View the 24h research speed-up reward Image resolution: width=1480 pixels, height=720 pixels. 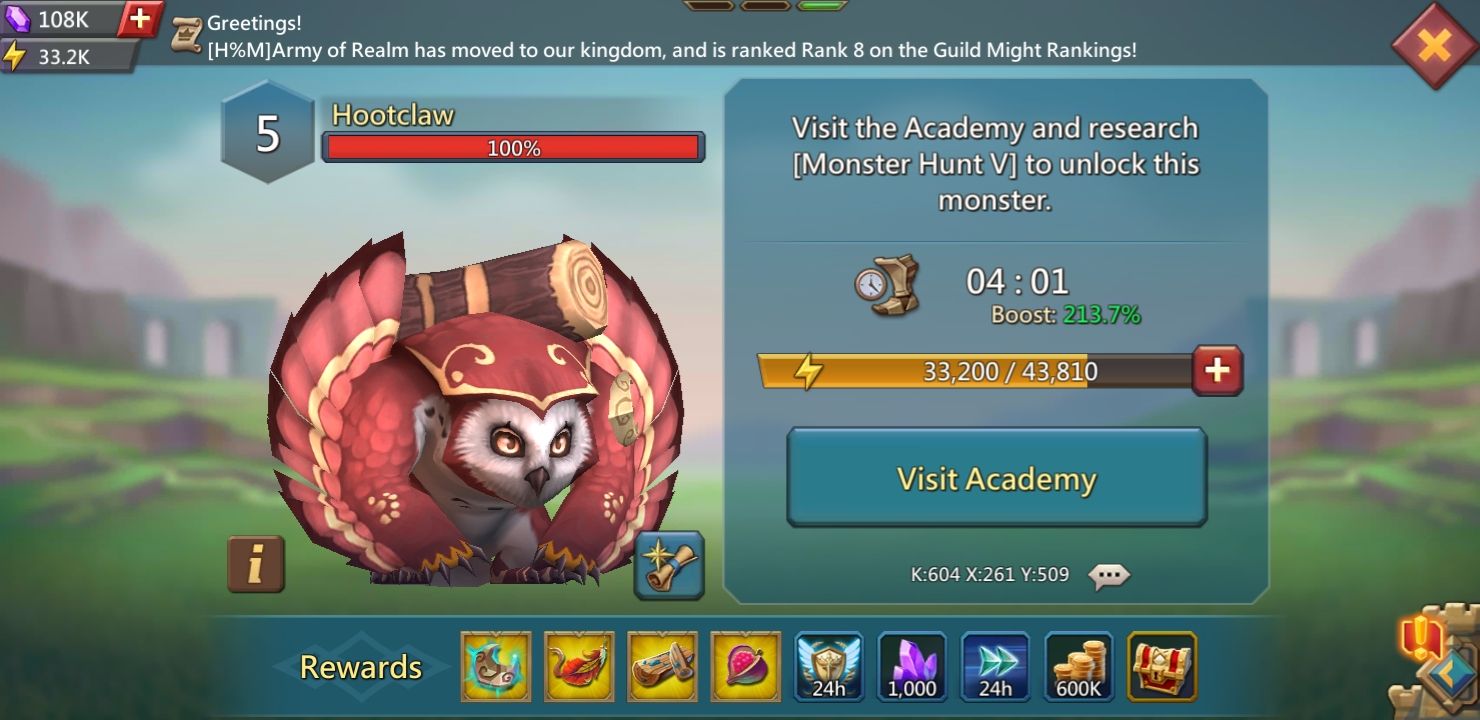(995, 665)
